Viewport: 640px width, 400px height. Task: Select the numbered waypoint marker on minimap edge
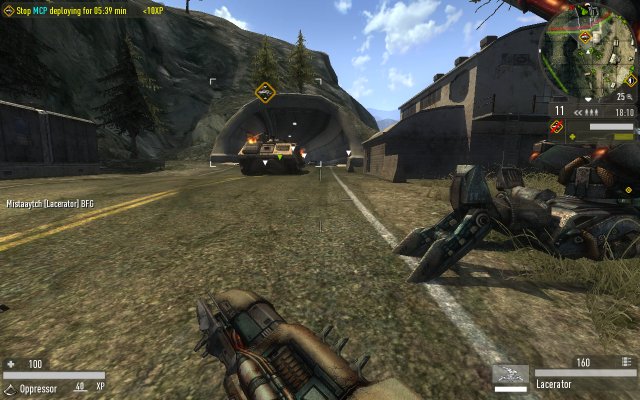pyautogui.click(x=629, y=78)
